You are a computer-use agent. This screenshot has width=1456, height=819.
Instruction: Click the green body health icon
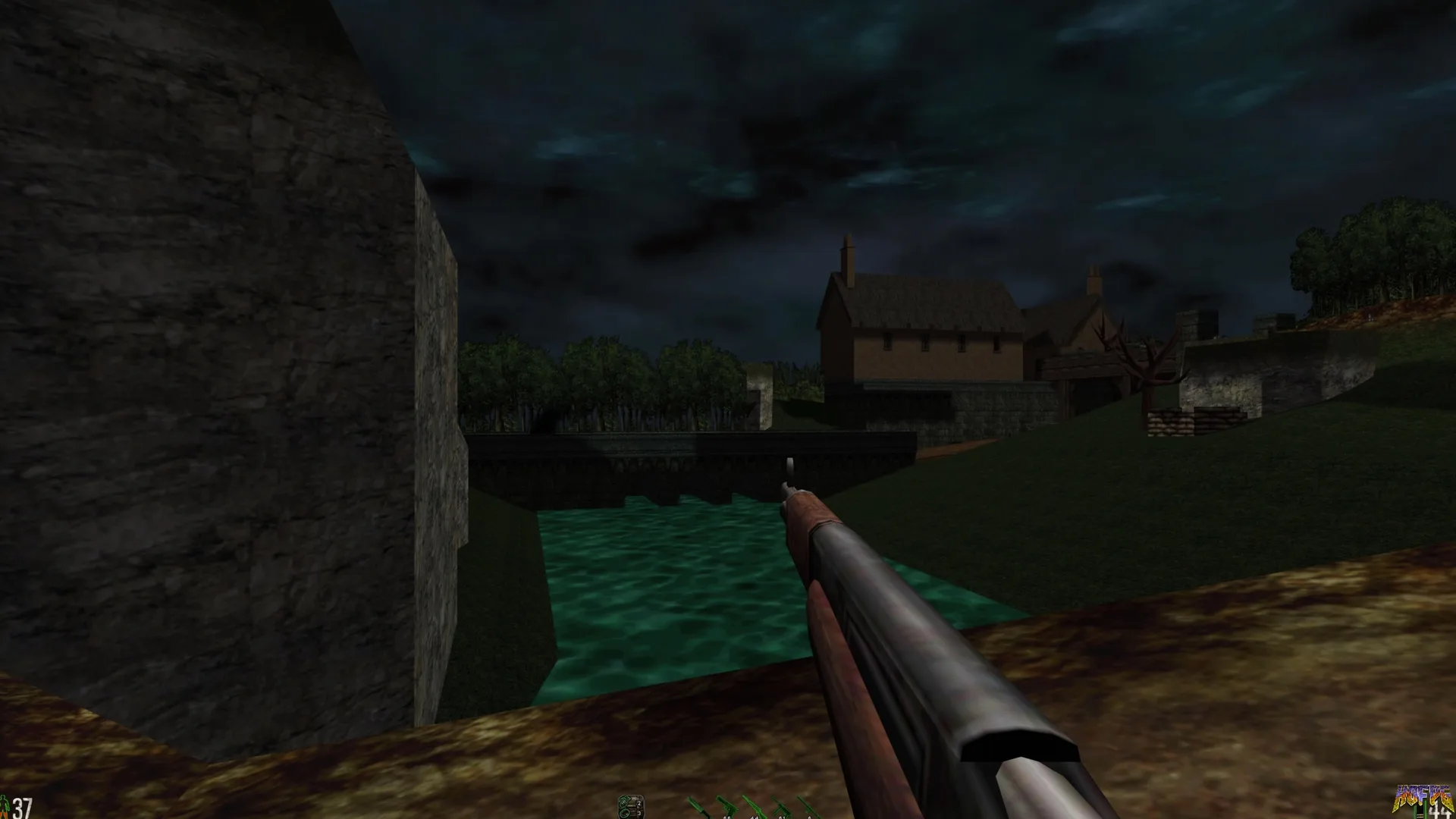(5, 805)
